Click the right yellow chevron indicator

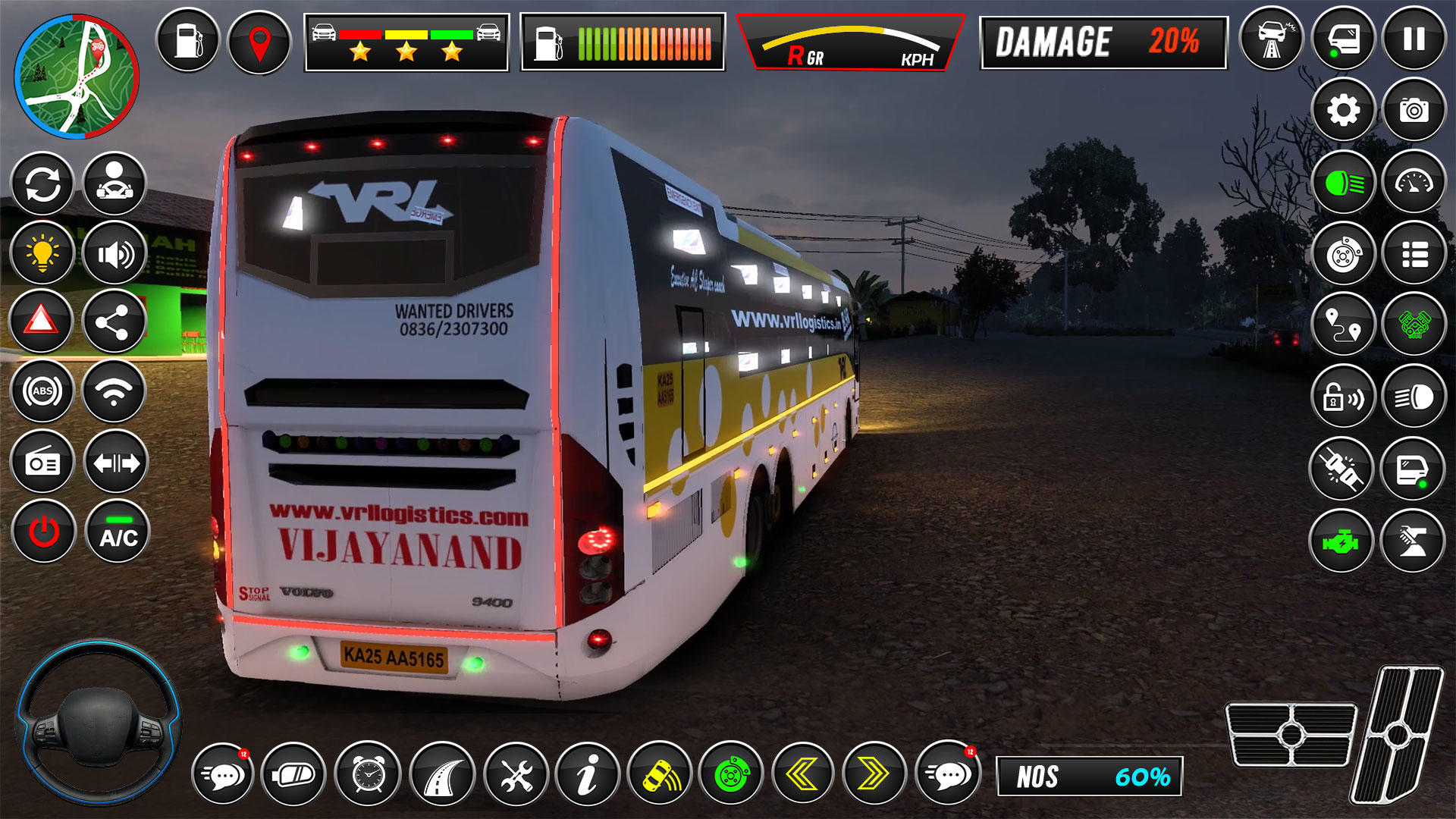874,774
